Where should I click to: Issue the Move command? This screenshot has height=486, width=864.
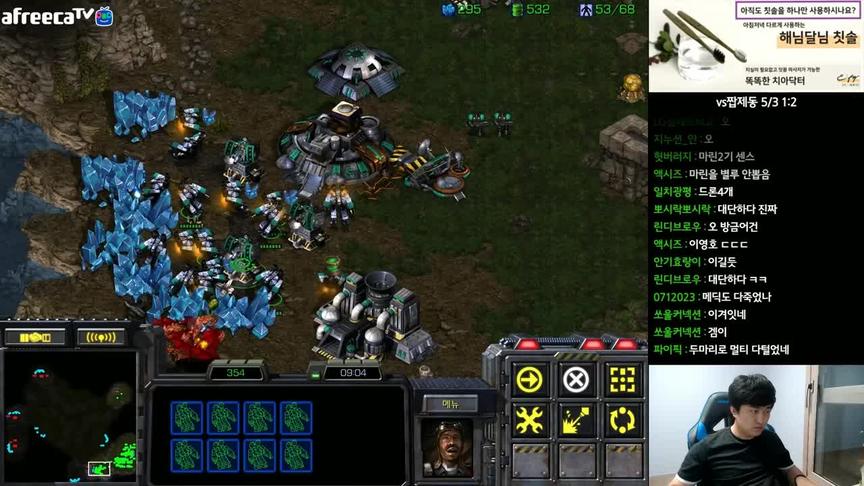coord(529,380)
